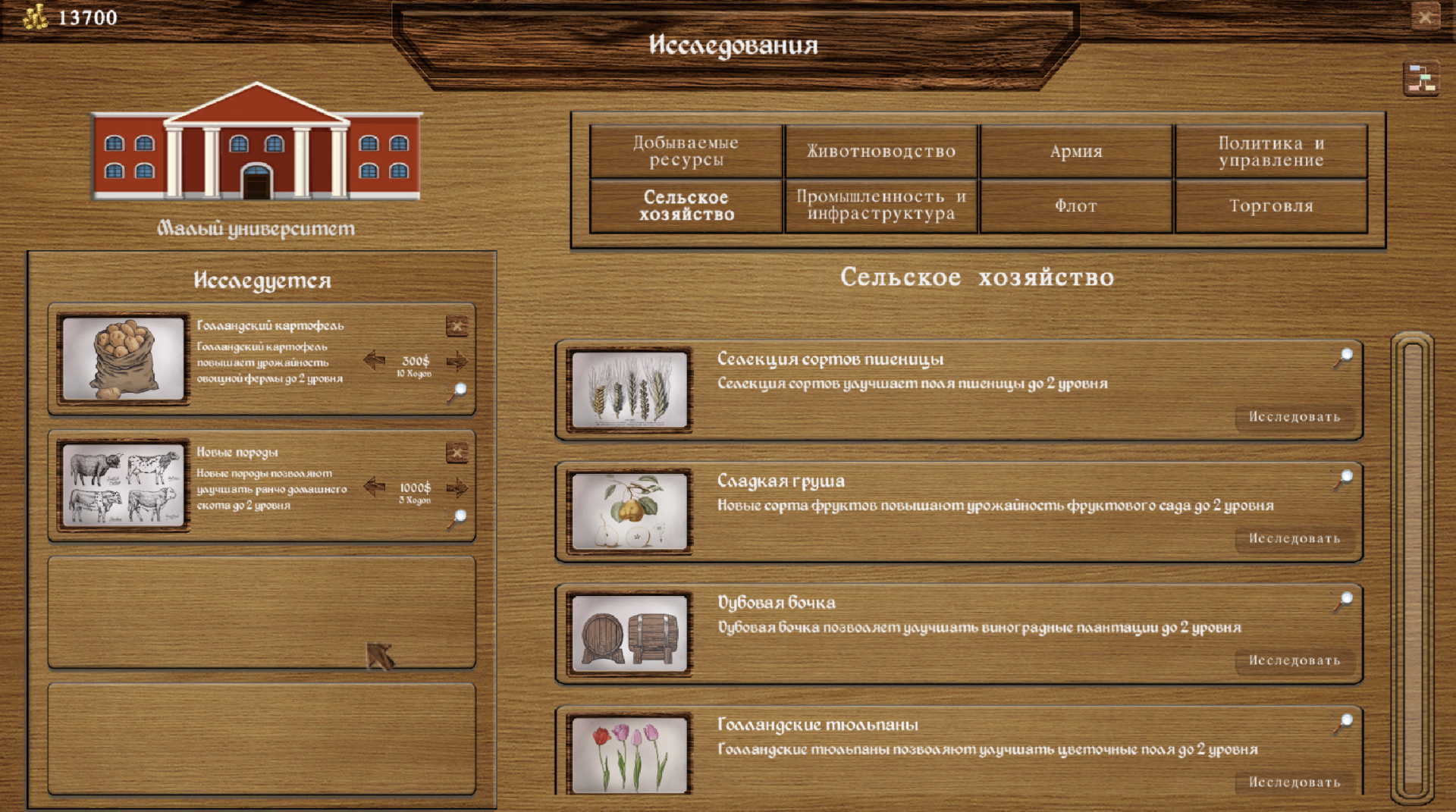The height and width of the screenshot is (812, 1456).
Task: Select the Промышленность и инфраструктура category
Action: [880, 205]
